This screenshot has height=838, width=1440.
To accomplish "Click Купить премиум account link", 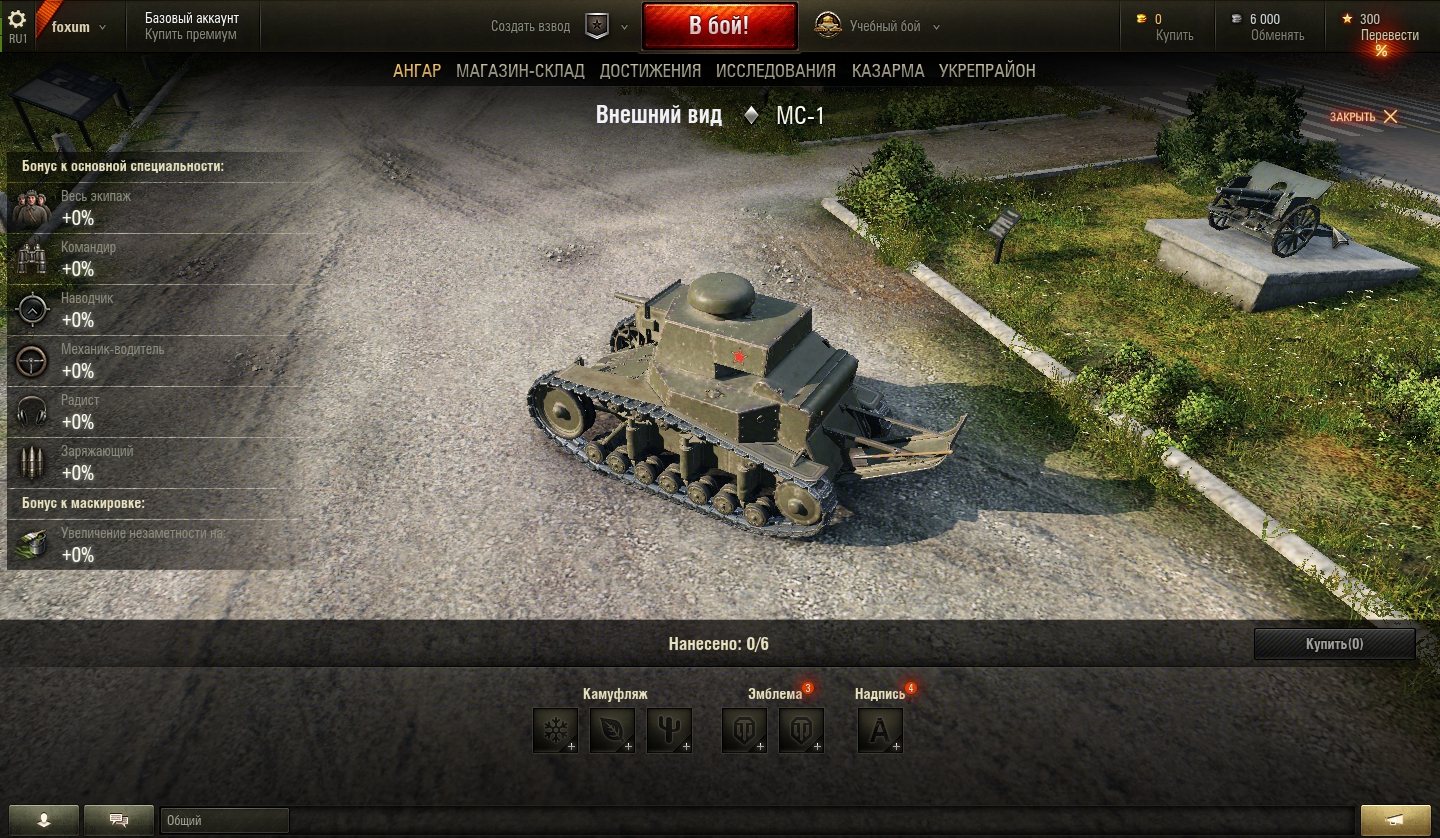I will coord(191,35).
